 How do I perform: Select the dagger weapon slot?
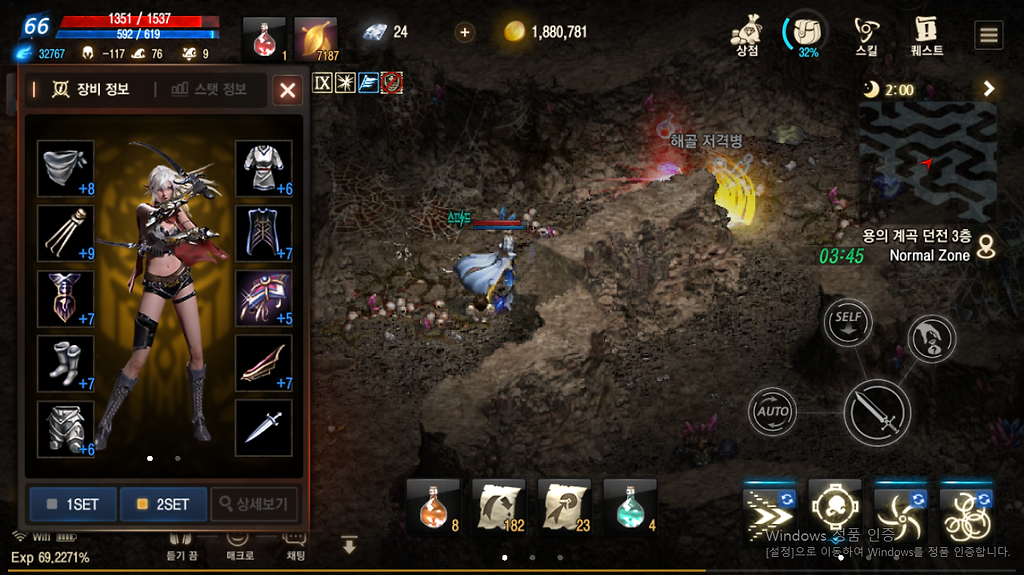click(264, 427)
